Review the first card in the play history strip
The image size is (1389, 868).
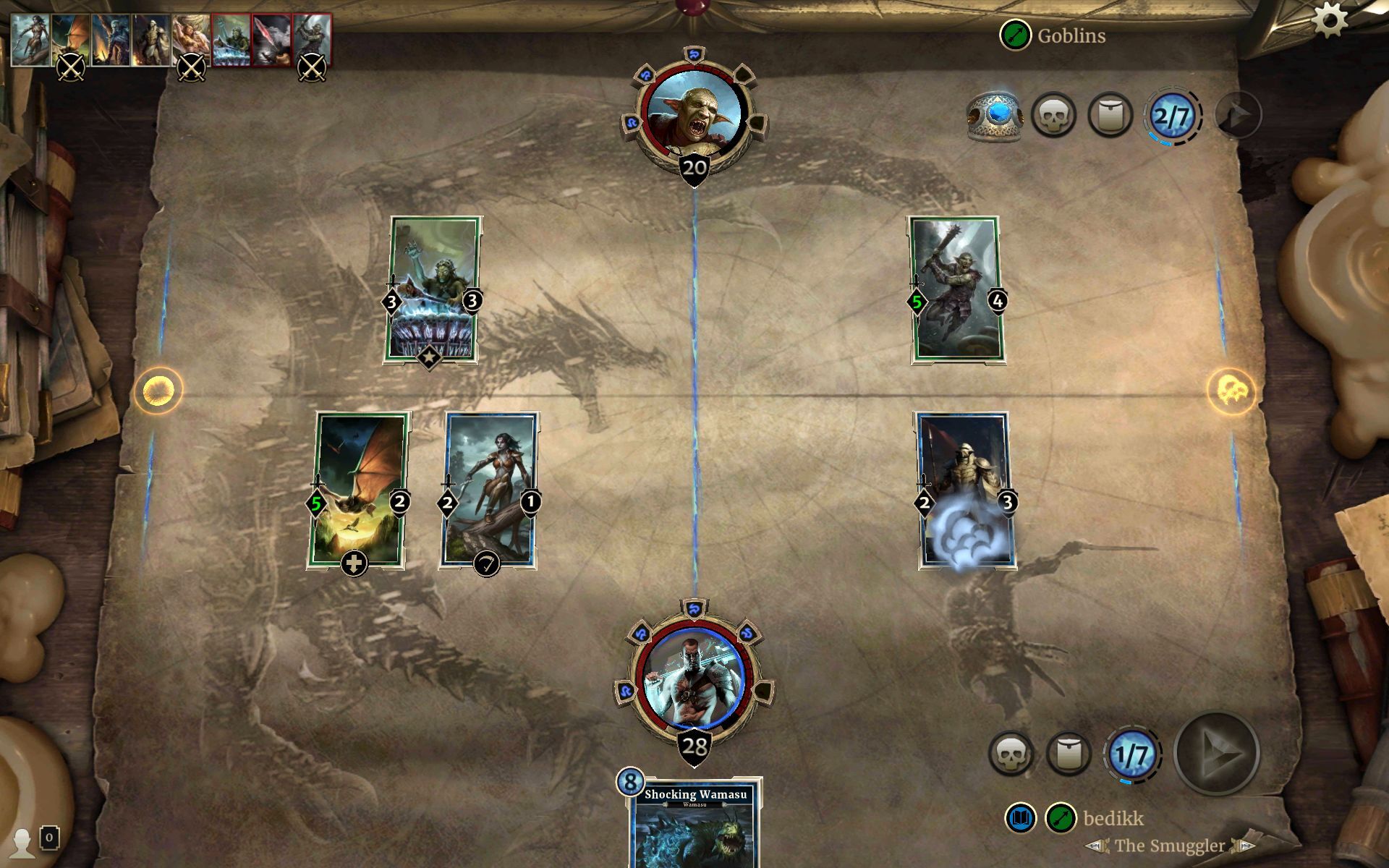[x=33, y=40]
